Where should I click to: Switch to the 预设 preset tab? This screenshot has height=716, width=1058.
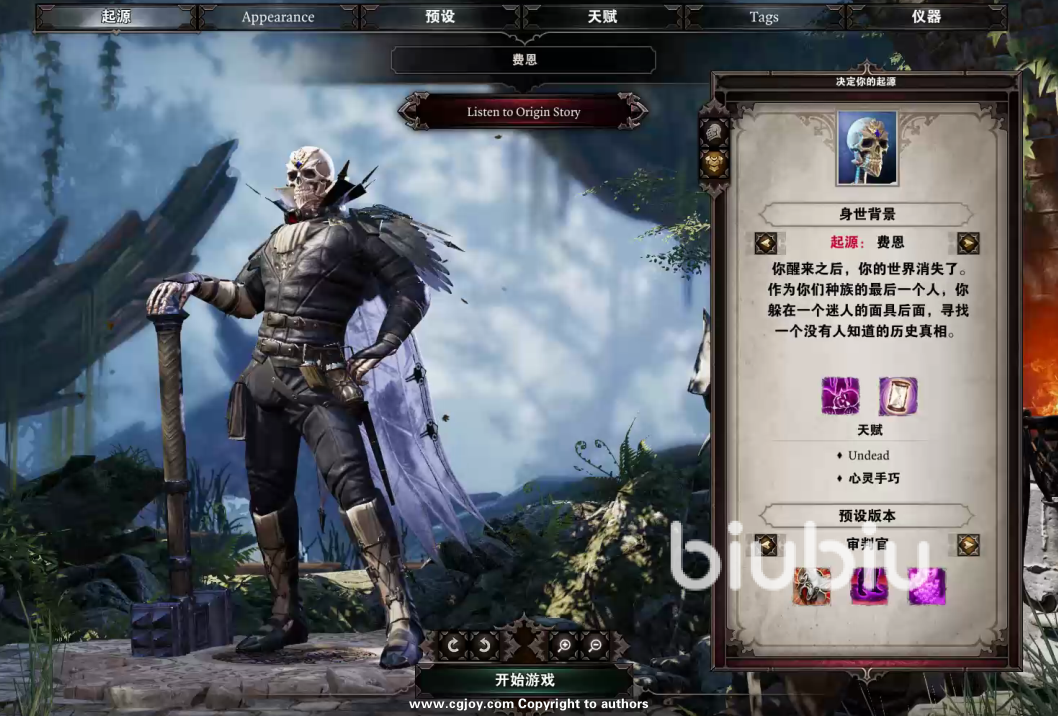click(440, 17)
